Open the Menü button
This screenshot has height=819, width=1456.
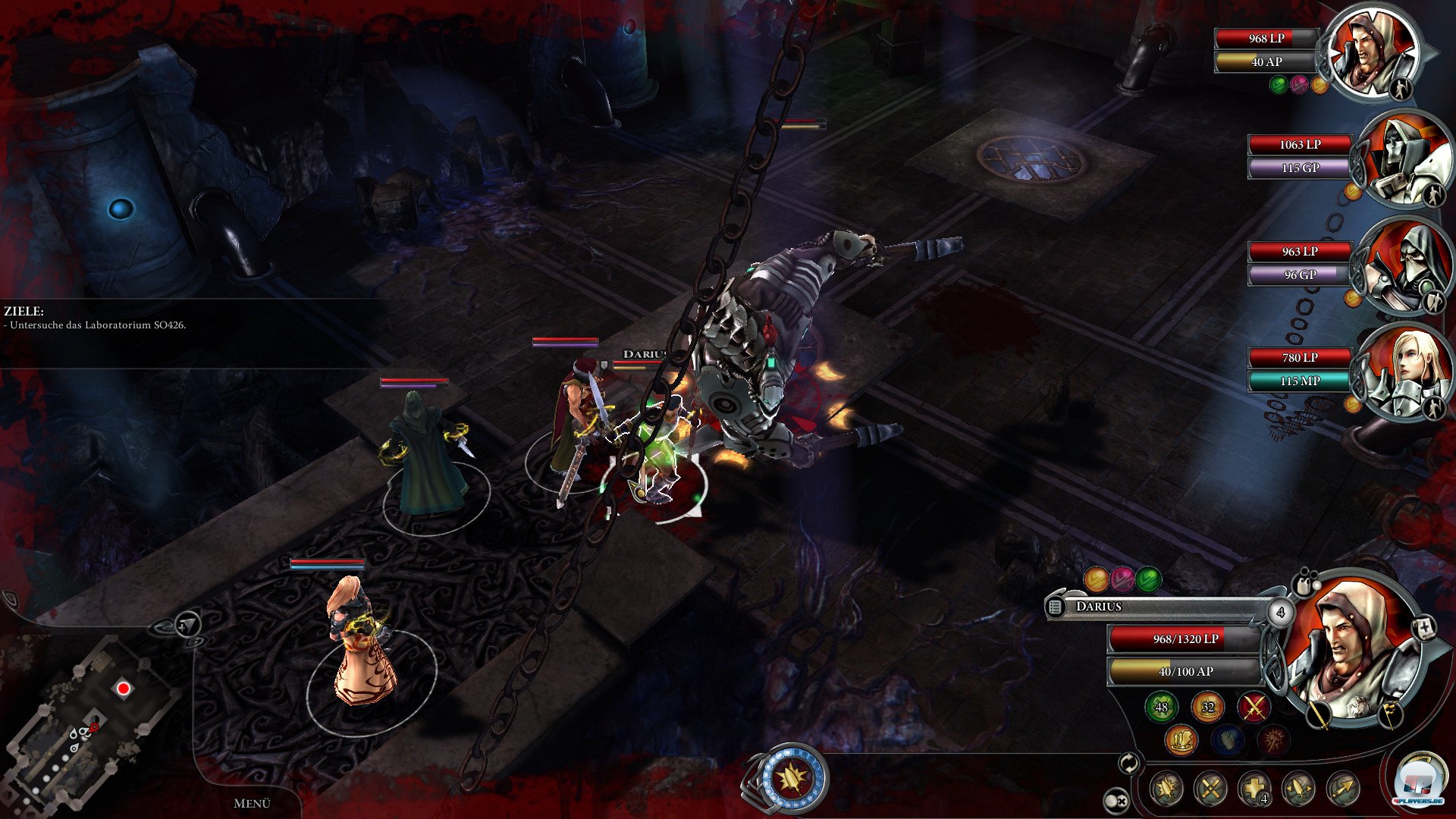252,803
